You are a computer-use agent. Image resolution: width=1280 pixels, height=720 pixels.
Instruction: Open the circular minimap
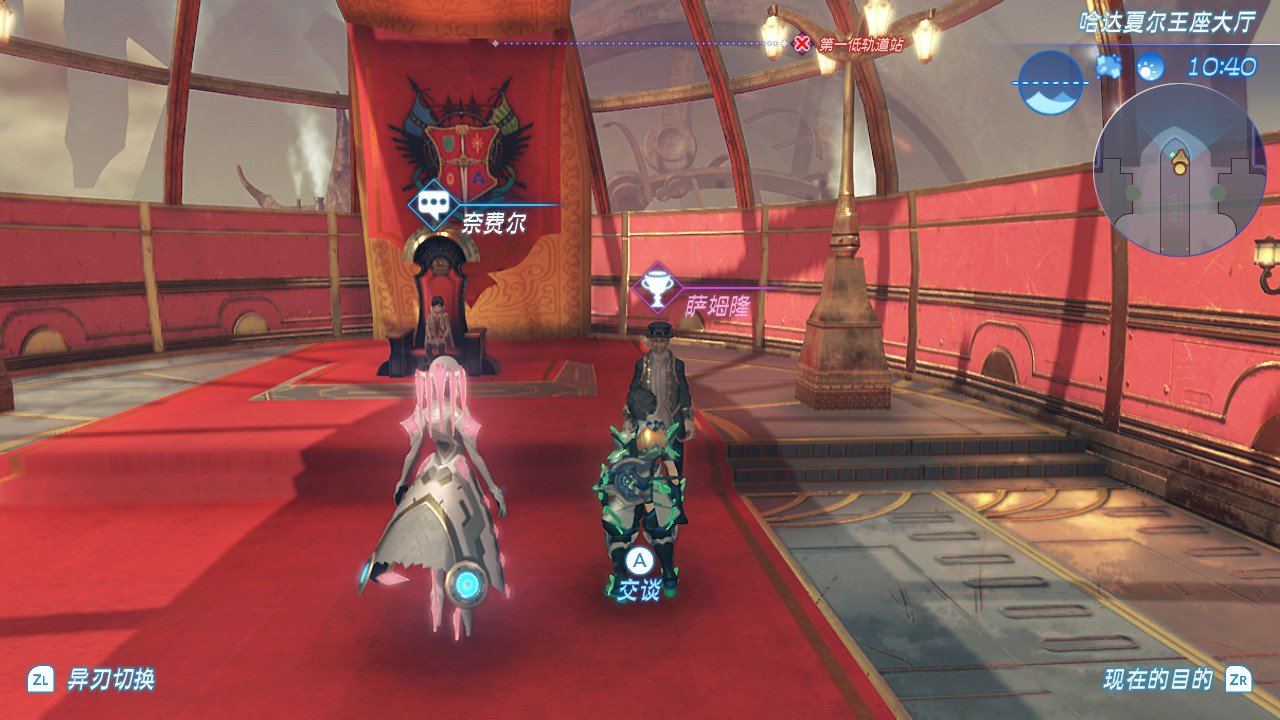[1180, 170]
